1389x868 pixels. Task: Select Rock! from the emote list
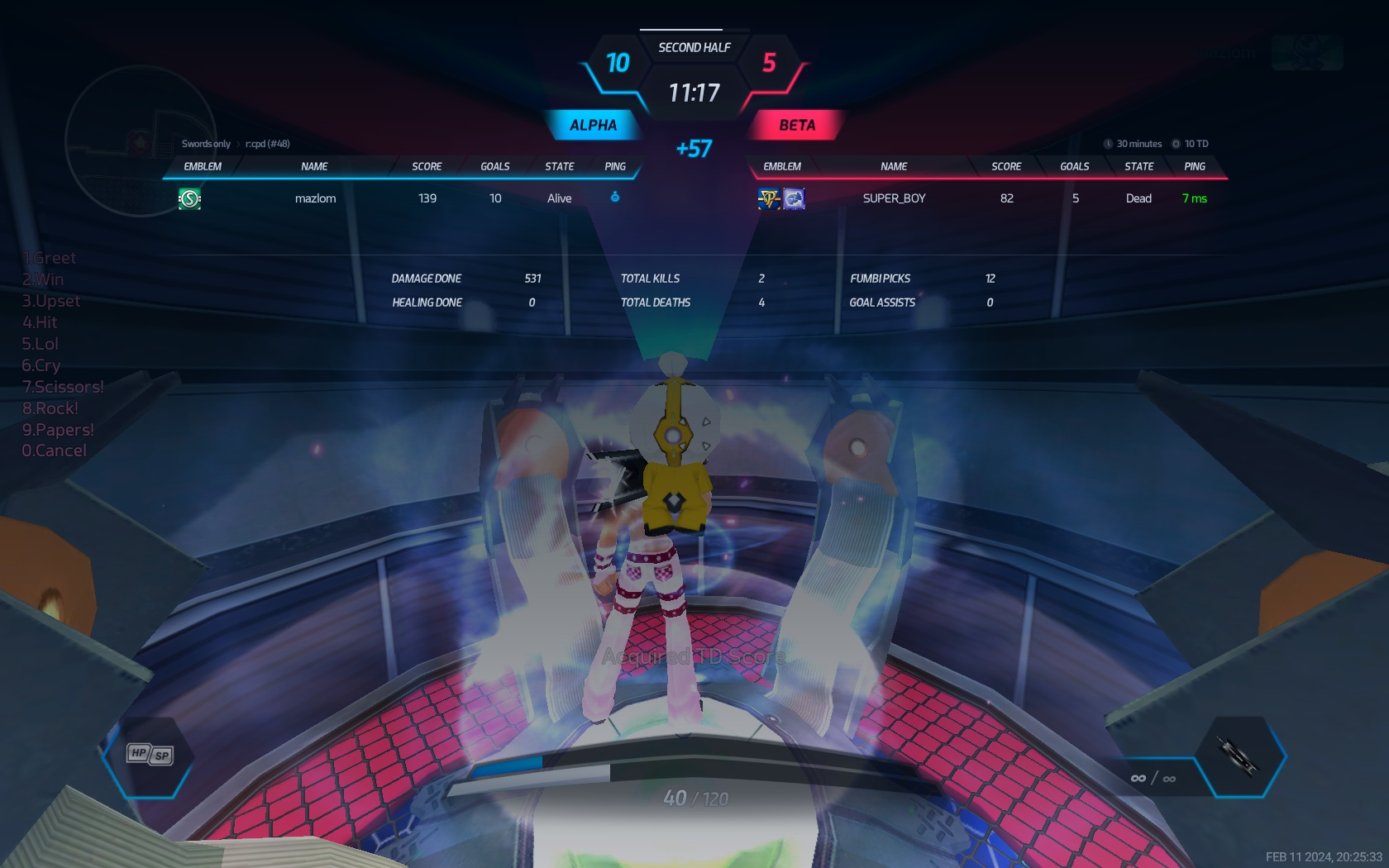(x=50, y=408)
